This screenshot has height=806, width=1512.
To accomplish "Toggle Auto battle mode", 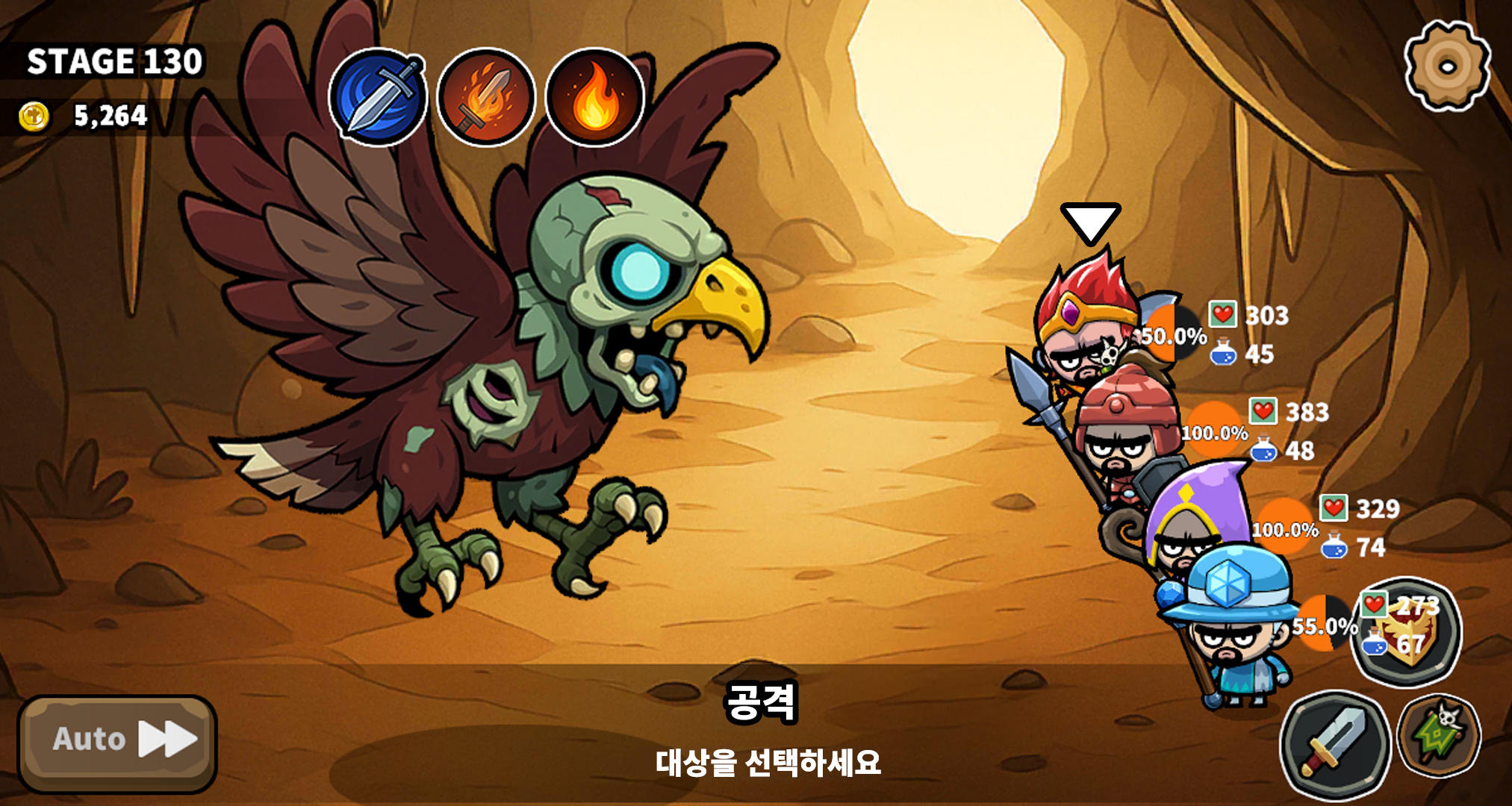I will coord(90,739).
